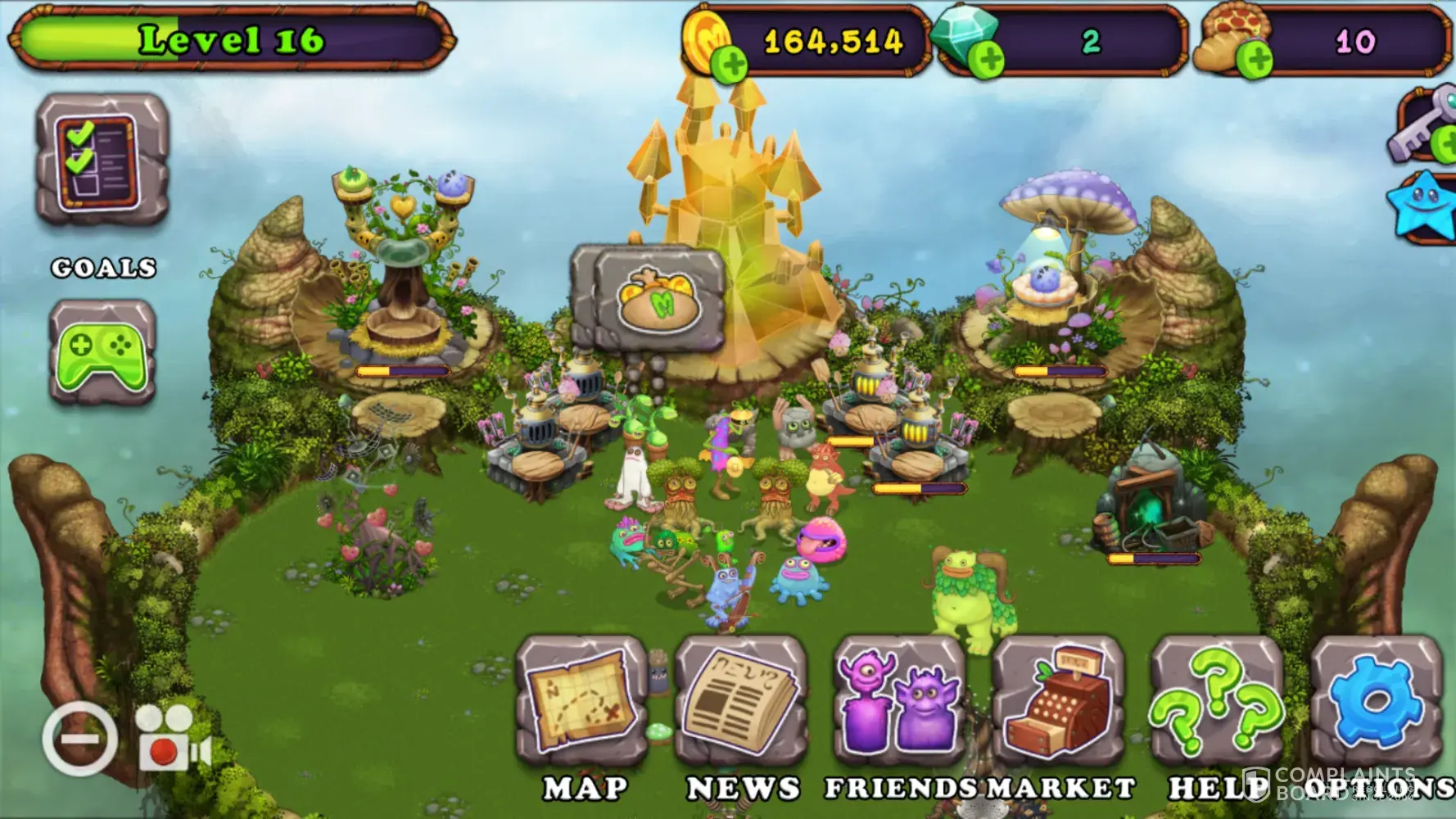The width and height of the screenshot is (1456, 819).
Task: Buy more diamonds with the plus button
Action: [987, 60]
